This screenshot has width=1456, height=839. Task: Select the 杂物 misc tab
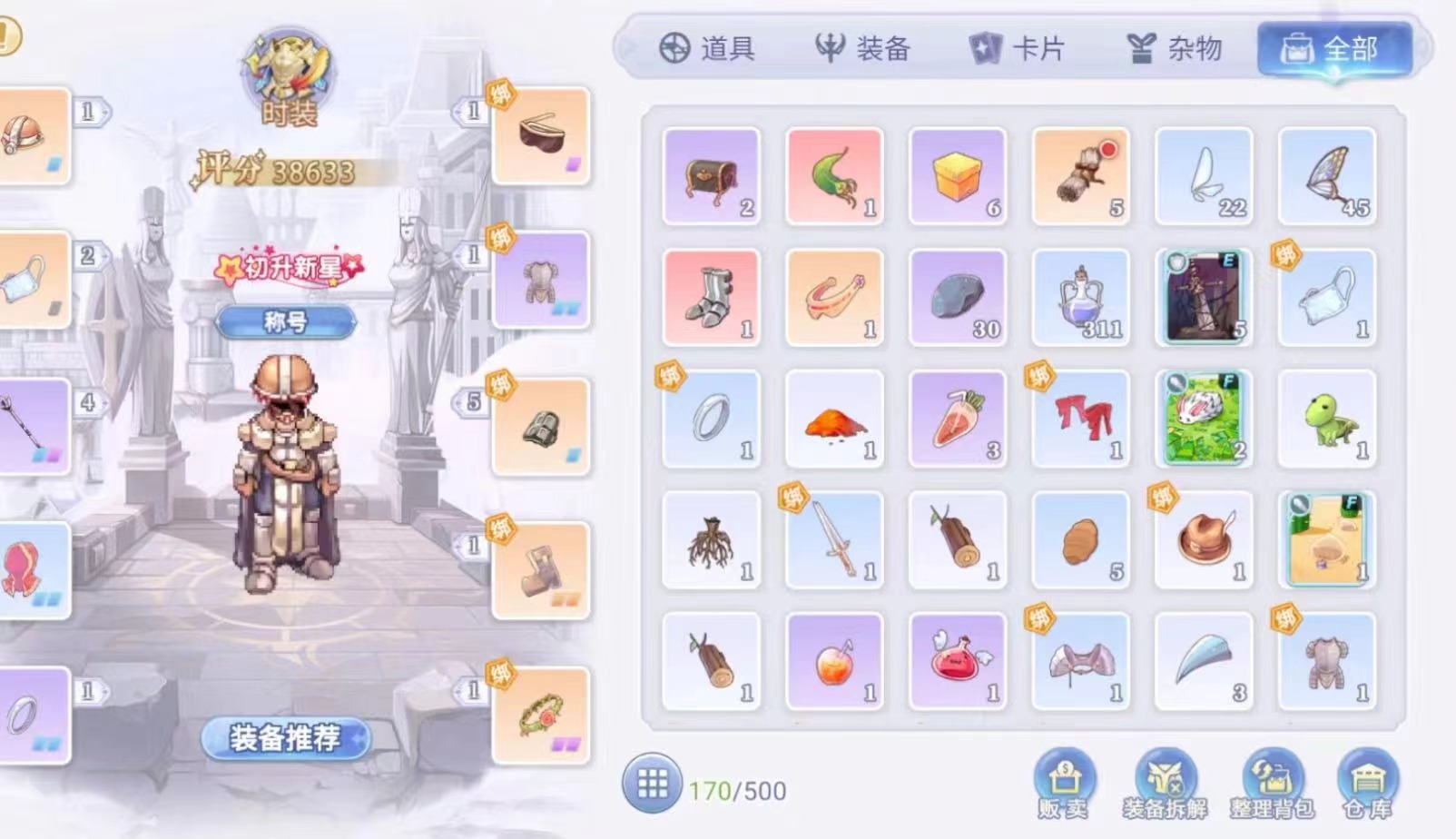pos(1174,48)
